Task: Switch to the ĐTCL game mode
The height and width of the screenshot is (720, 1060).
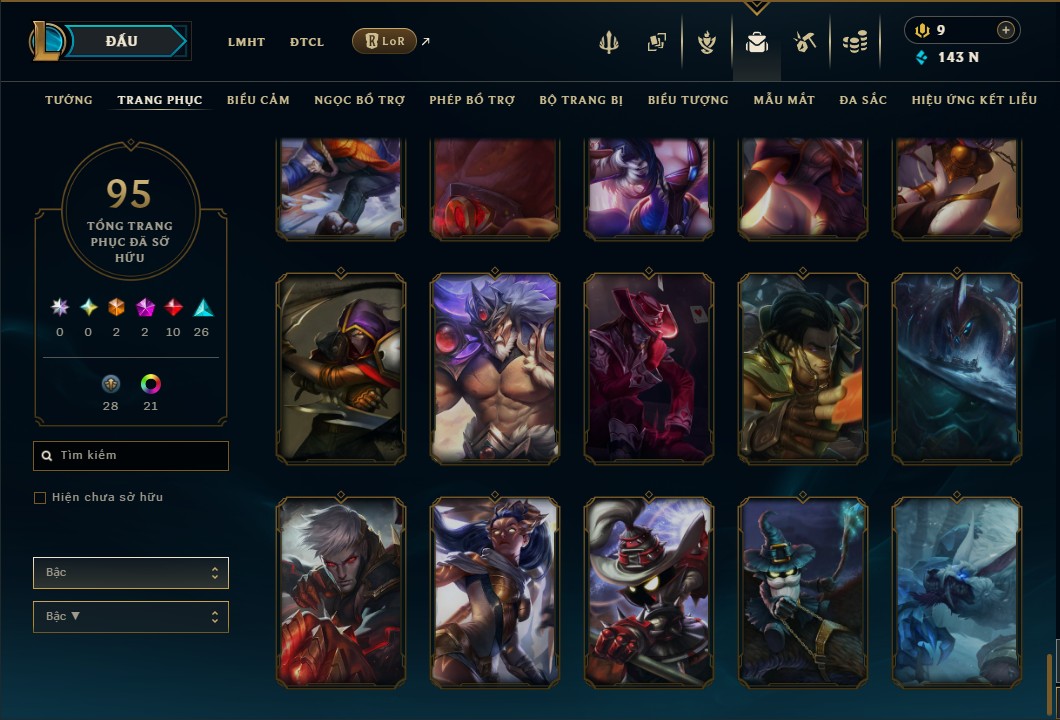Action: pyautogui.click(x=307, y=42)
